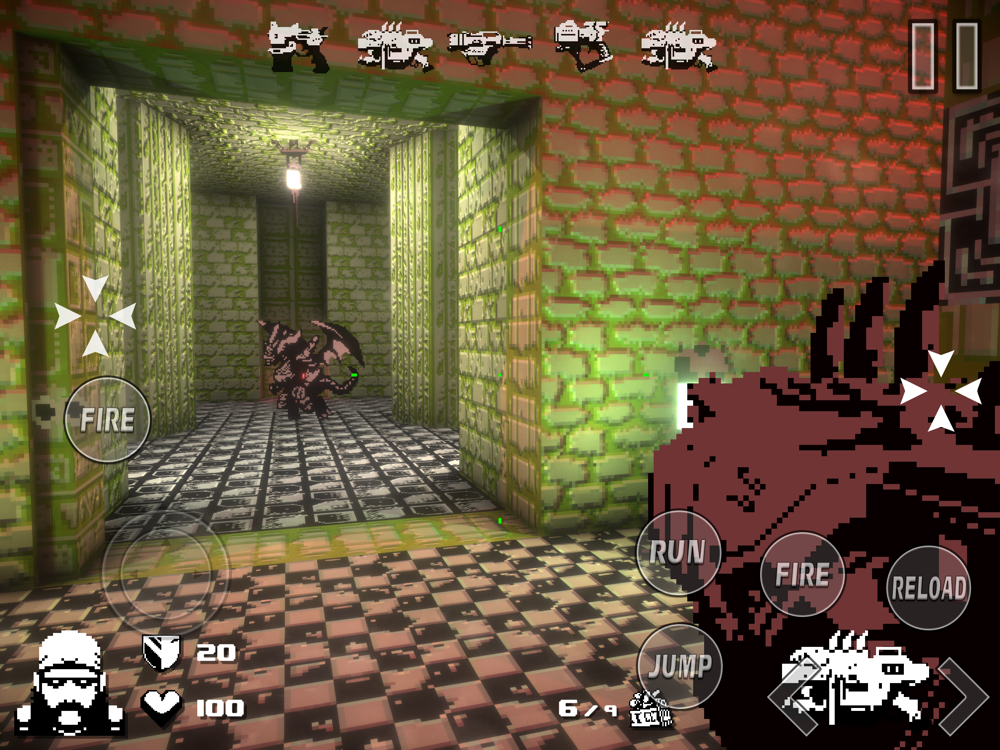Choose the long-barreled gun in the weapon bar
This screenshot has height=750, width=1000.
pyautogui.click(x=489, y=45)
